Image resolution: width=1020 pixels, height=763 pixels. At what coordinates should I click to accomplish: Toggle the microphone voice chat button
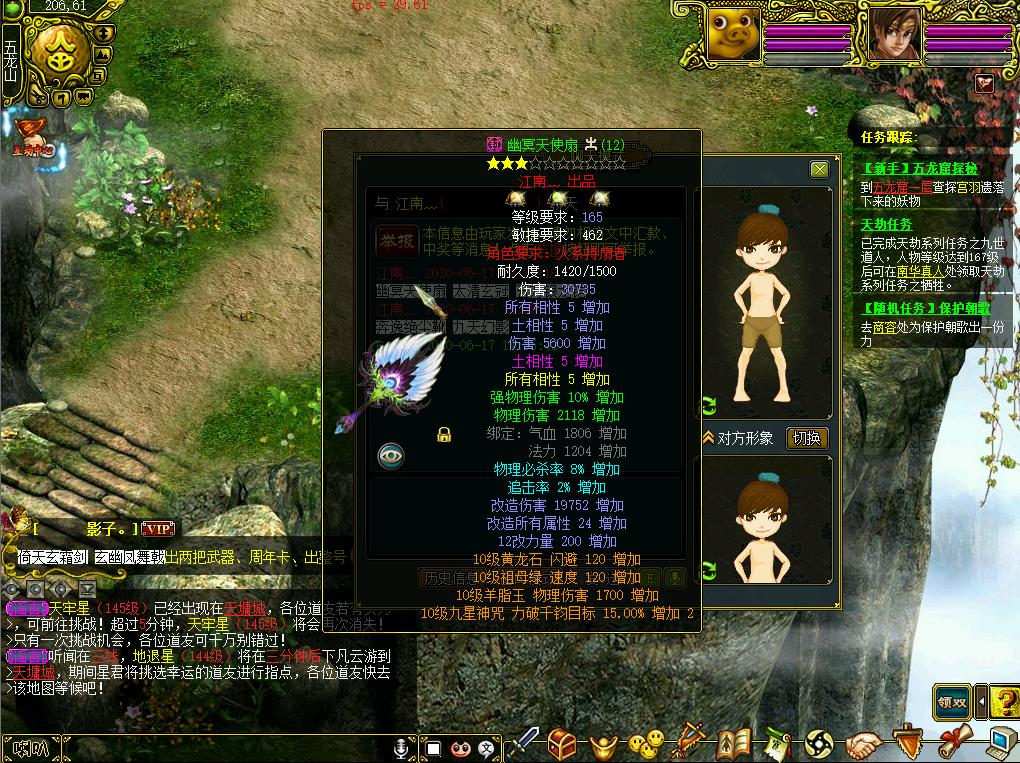click(401, 747)
